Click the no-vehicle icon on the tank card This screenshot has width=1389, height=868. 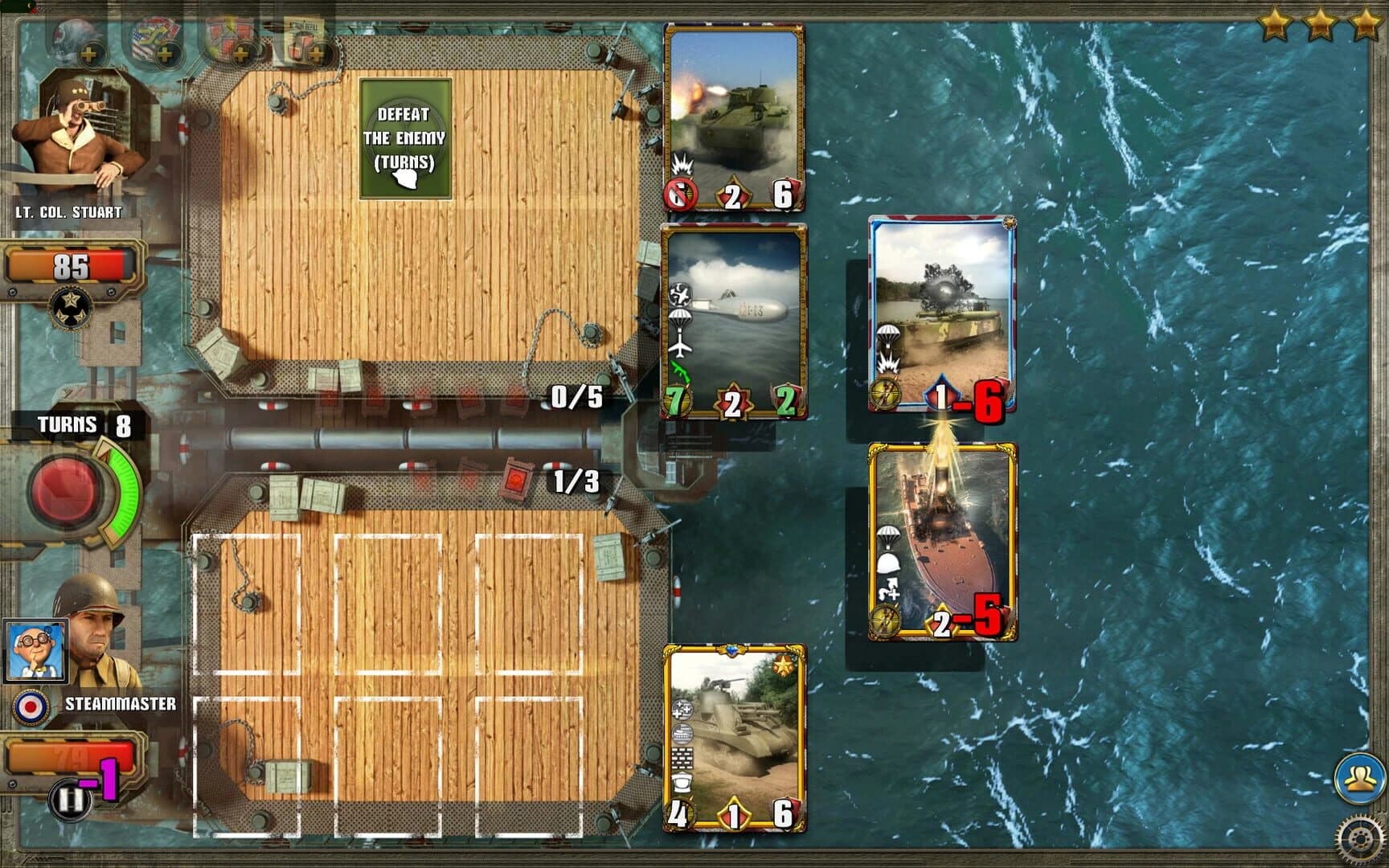679,194
